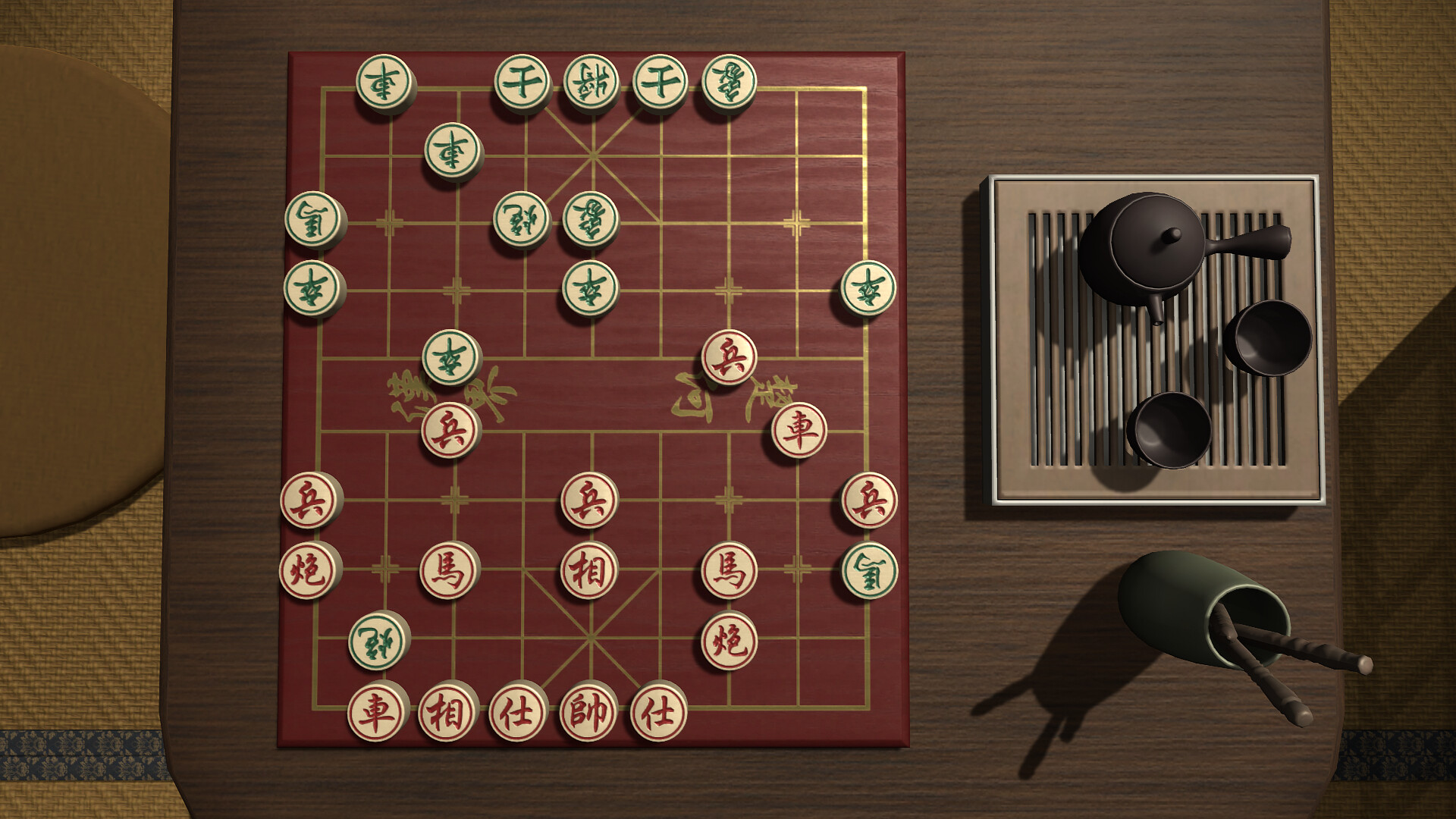The width and height of the screenshot is (1456, 819).
Task: Choose the green soldier at the river's edge
Action: point(452,357)
